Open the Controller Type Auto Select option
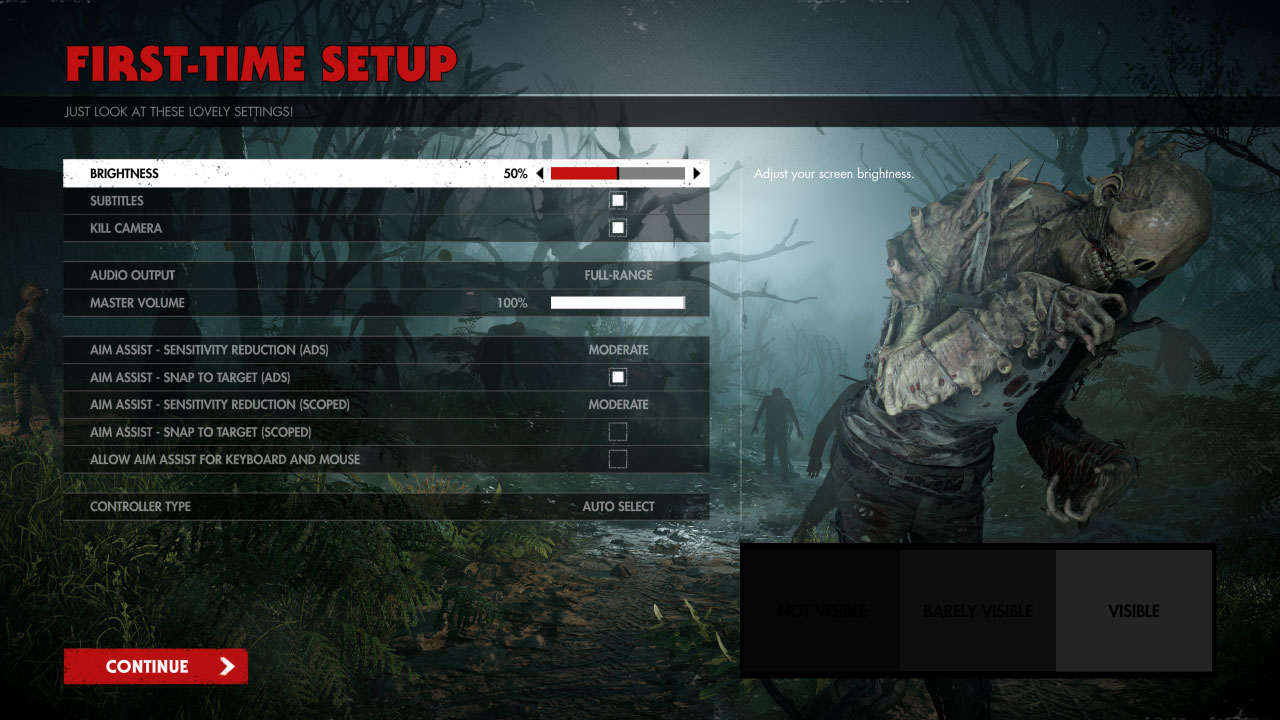 [x=618, y=506]
